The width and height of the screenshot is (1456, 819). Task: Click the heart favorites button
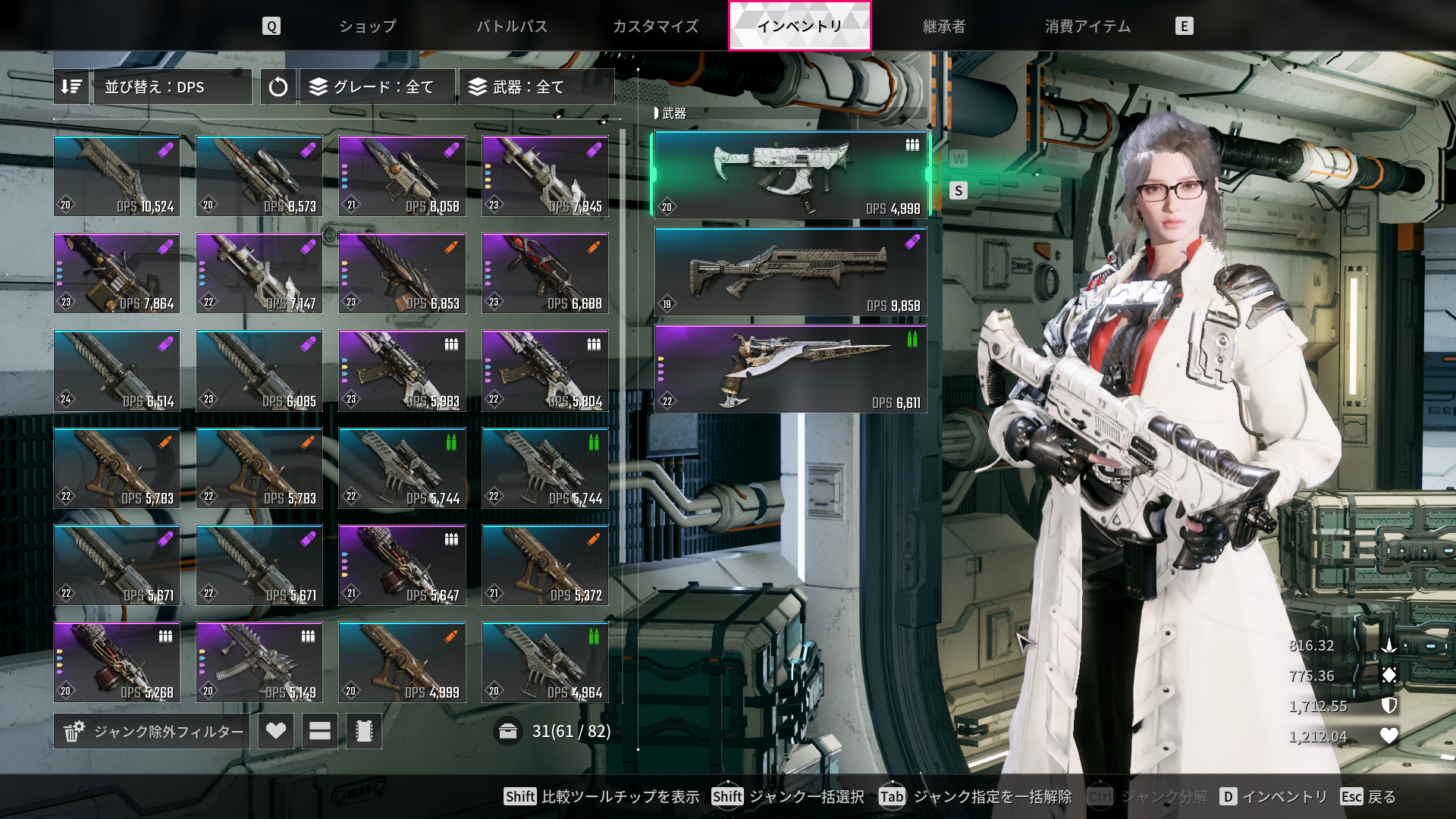pyautogui.click(x=276, y=731)
